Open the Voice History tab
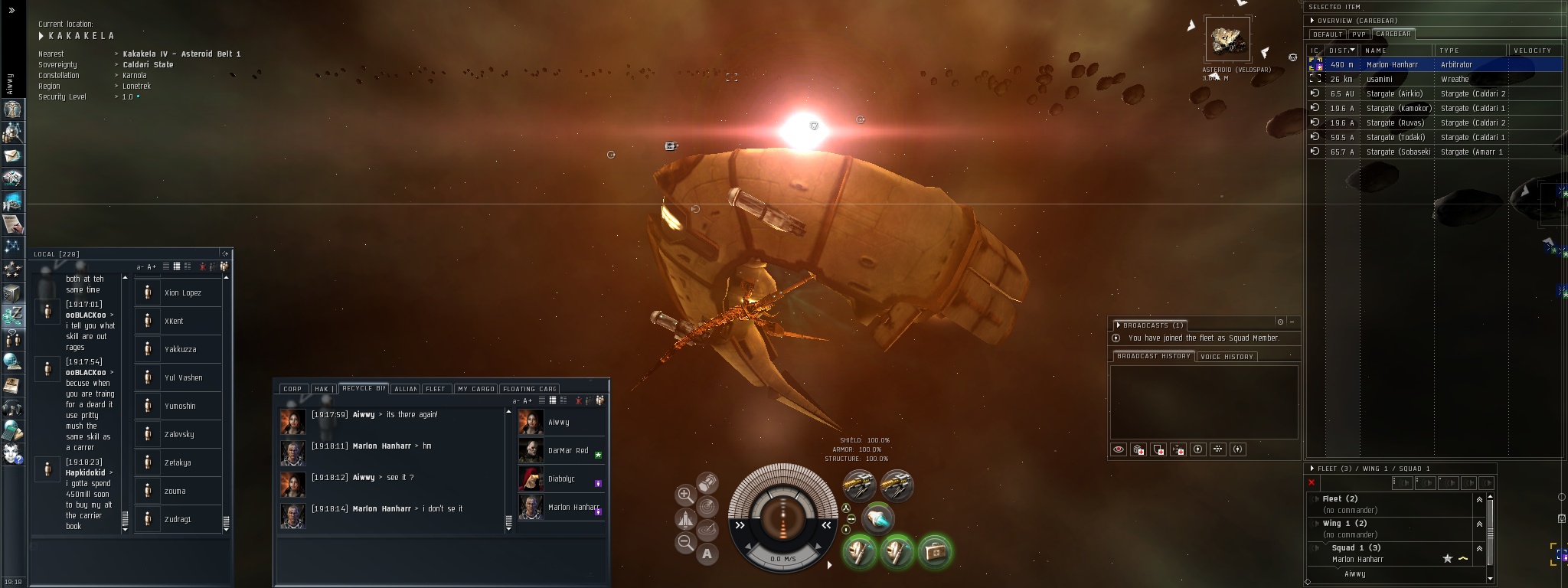The image size is (1568, 588). pos(1227,357)
